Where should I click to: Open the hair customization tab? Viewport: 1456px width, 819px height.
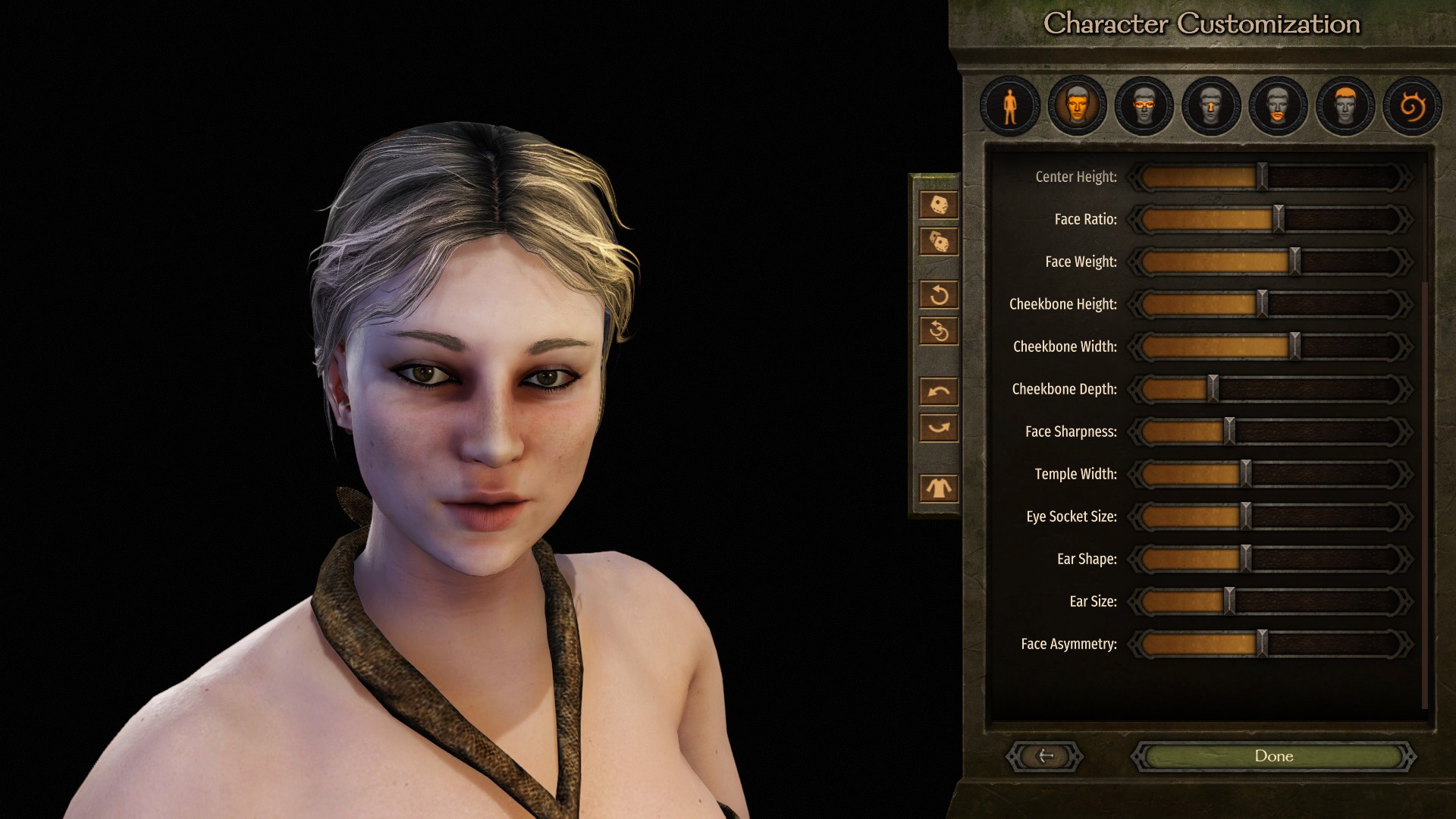tap(1345, 106)
